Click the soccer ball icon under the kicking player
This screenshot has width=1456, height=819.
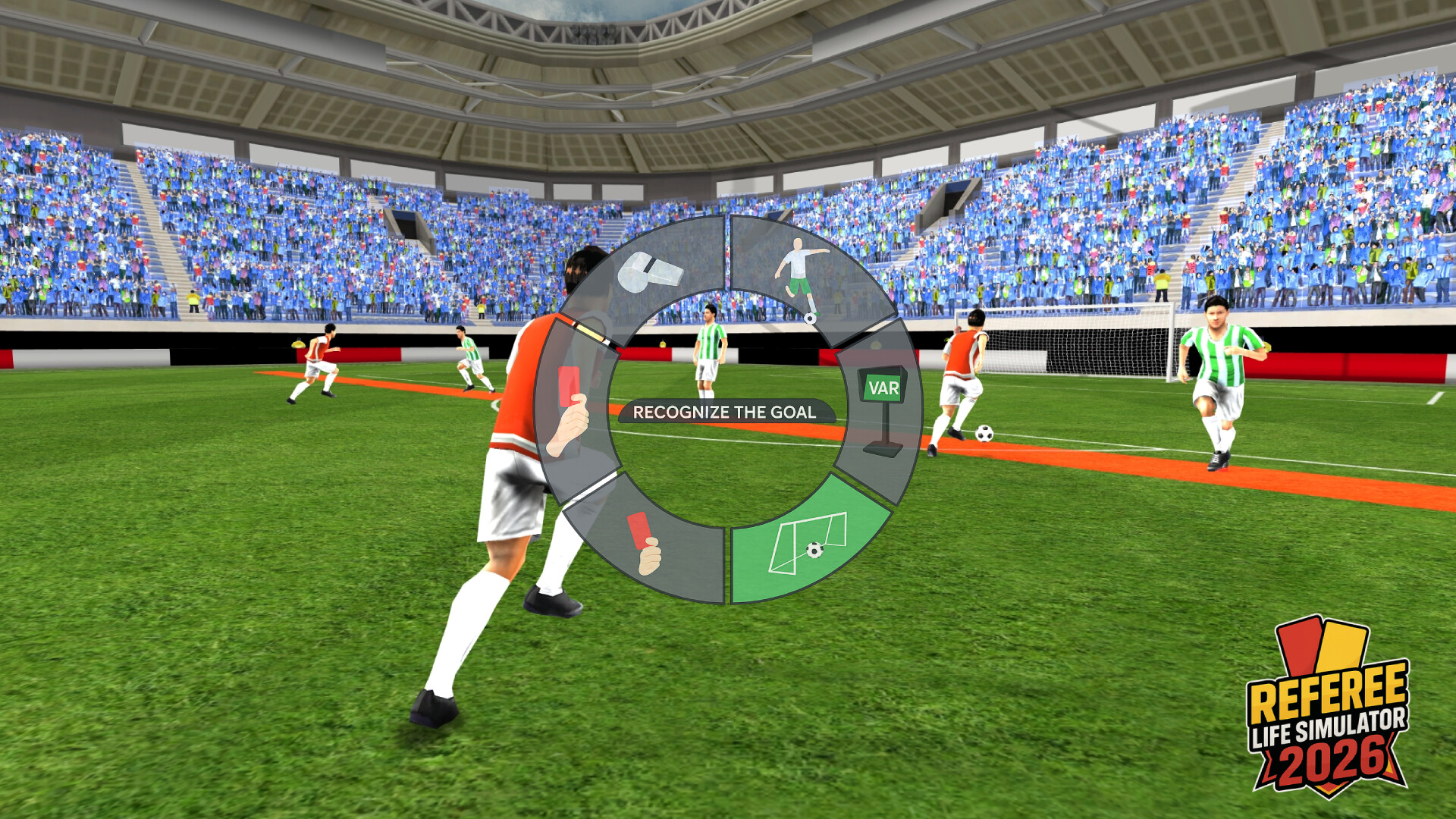pos(811,320)
